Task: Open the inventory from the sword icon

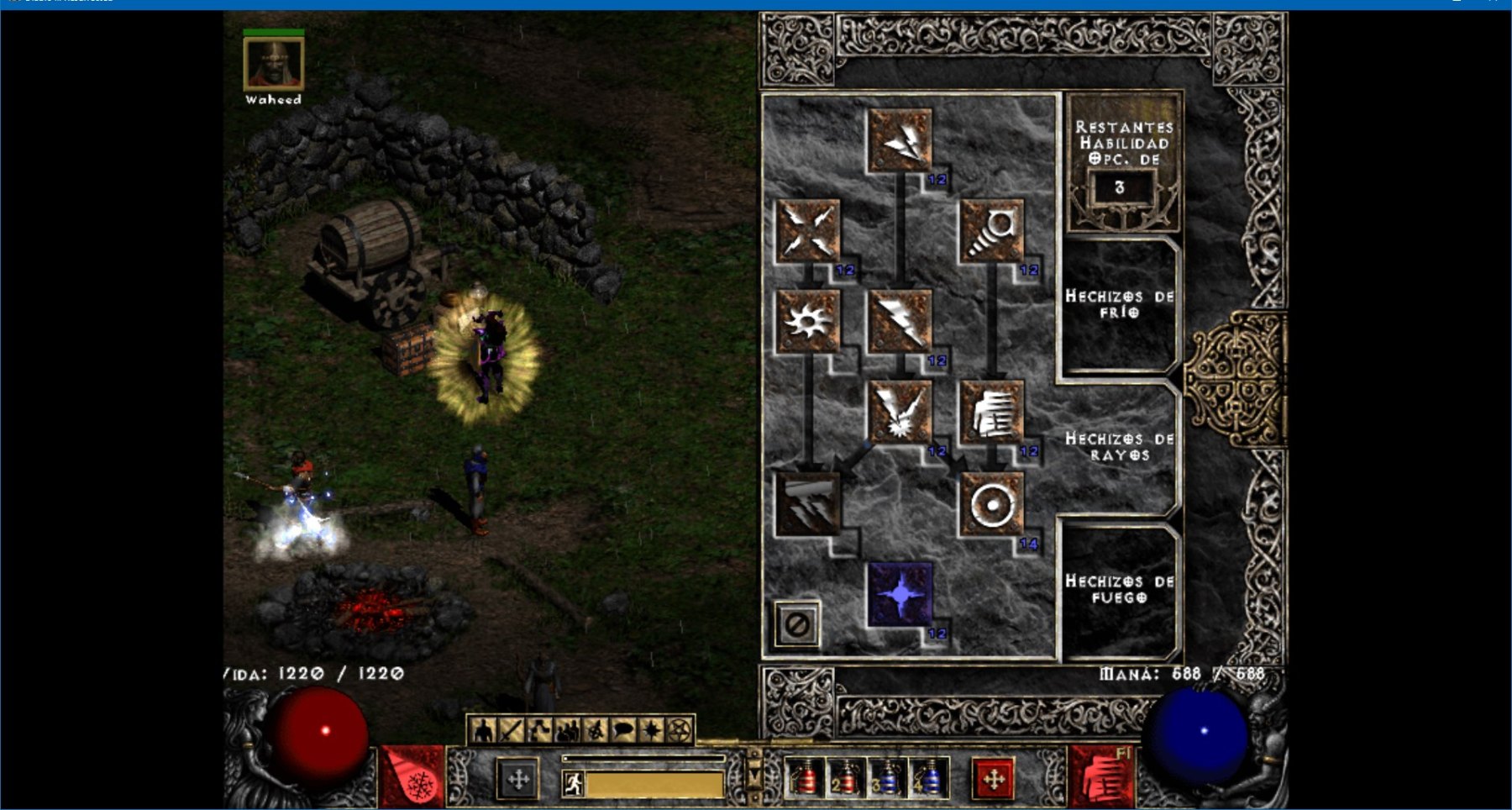Action: coord(511,730)
